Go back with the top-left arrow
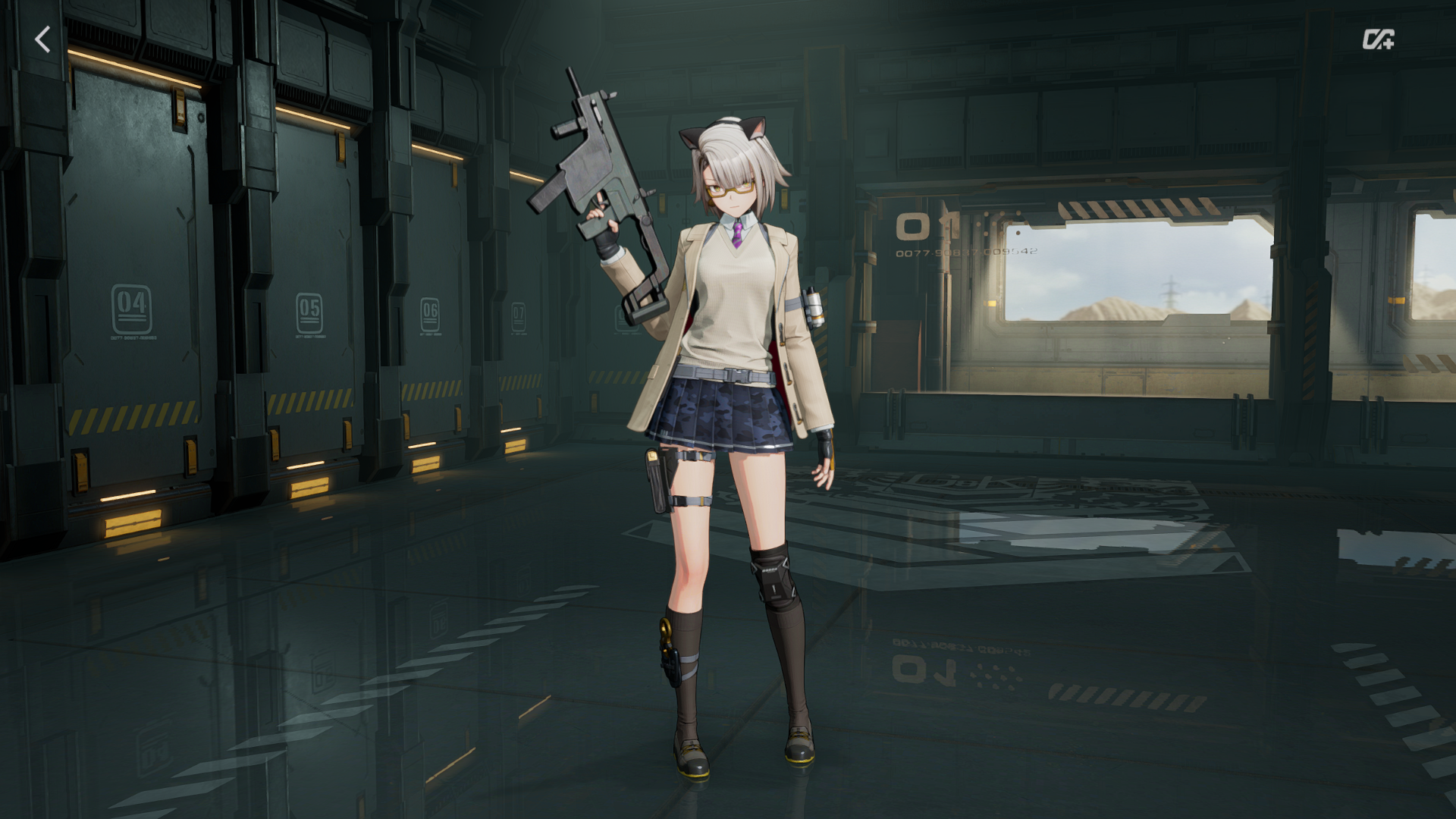Viewport: 1456px width, 819px height. pos(43,39)
